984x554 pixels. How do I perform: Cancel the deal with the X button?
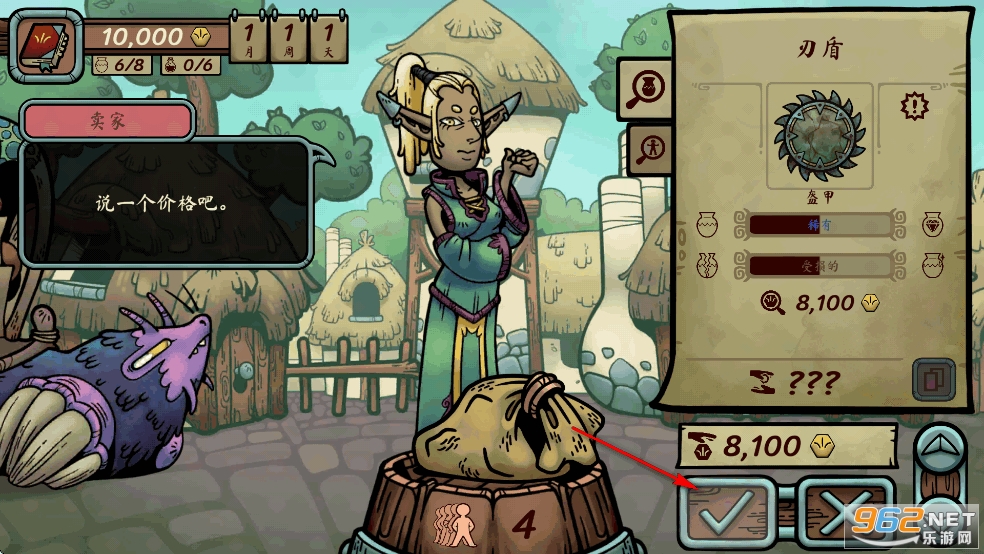click(844, 515)
